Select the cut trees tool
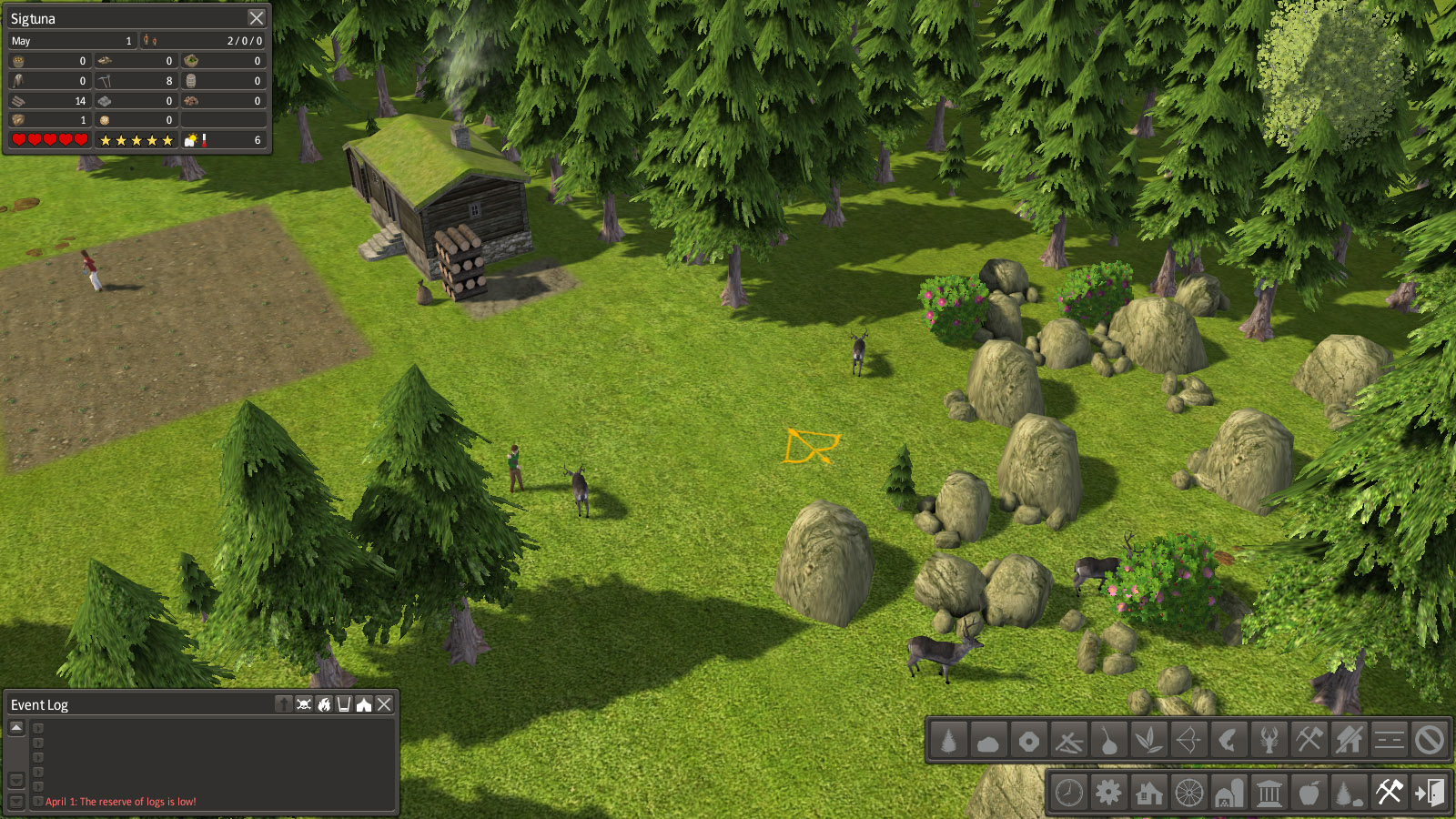 (x=948, y=741)
